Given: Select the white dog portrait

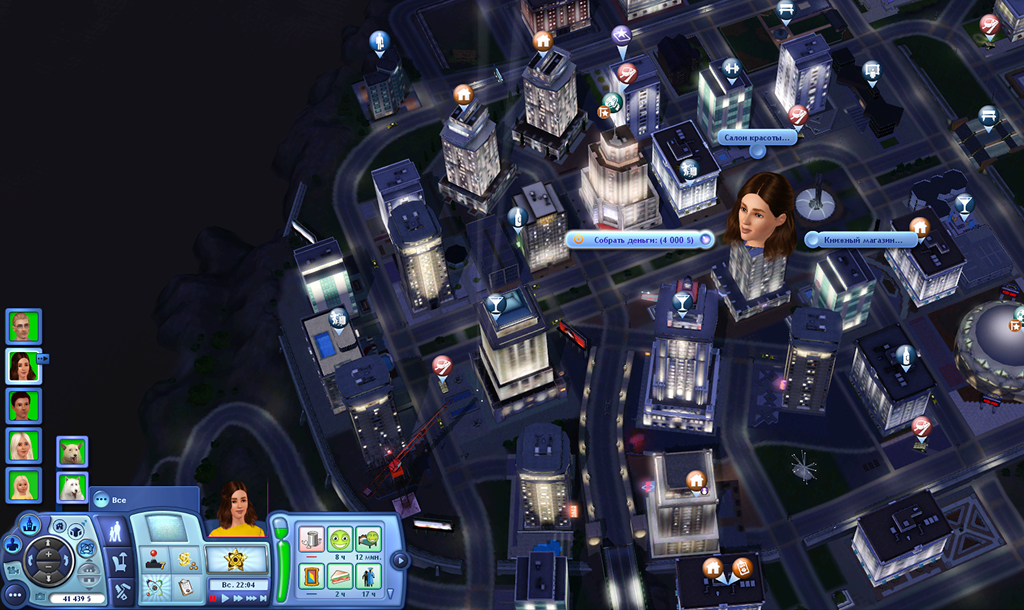Looking at the screenshot, I should [72, 487].
